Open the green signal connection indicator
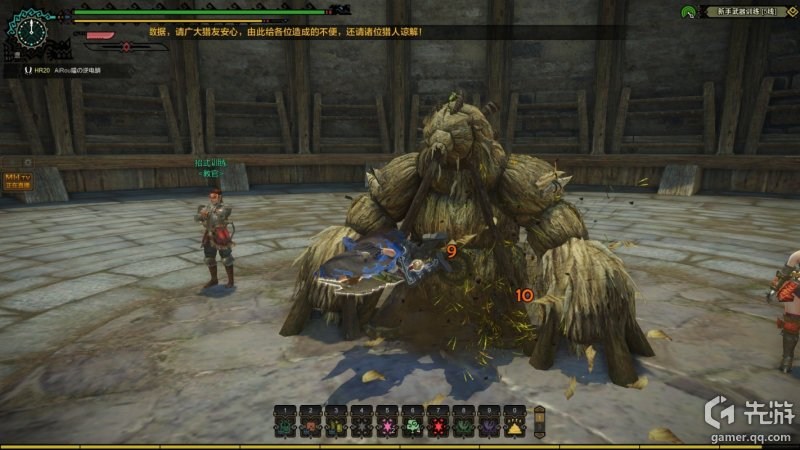800x450 pixels. (689, 12)
